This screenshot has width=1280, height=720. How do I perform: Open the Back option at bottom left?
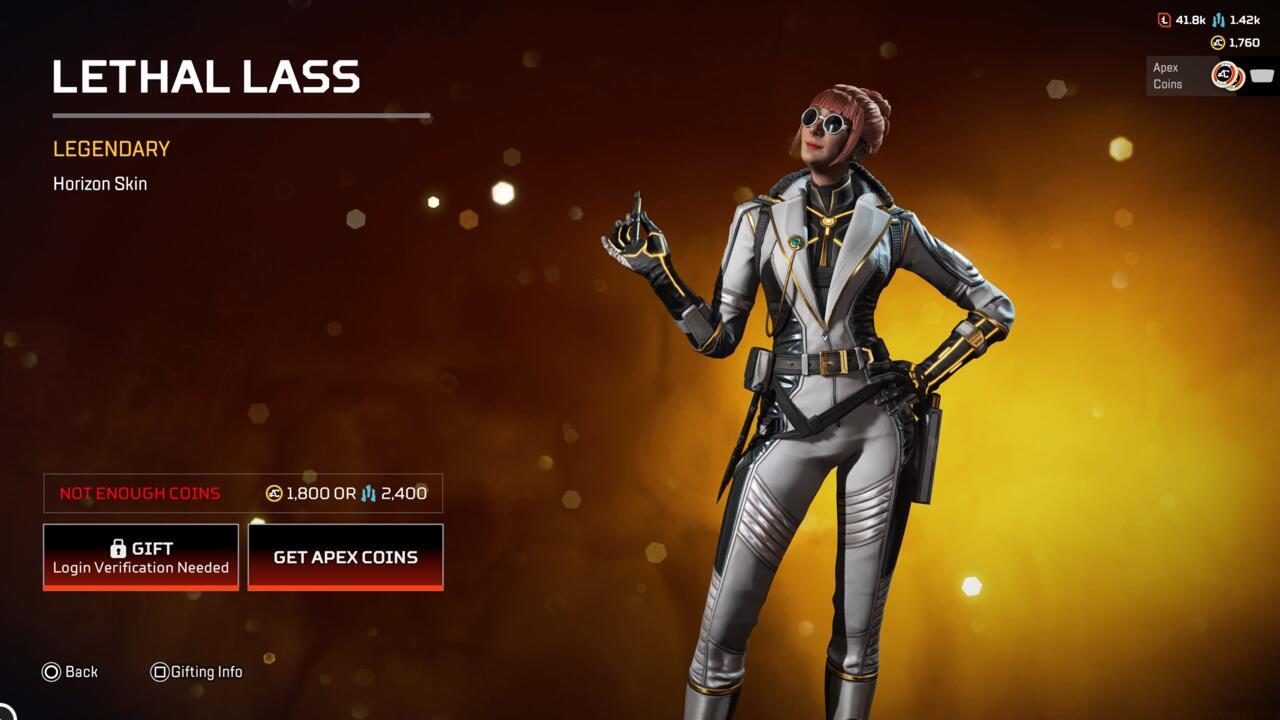tap(70, 672)
